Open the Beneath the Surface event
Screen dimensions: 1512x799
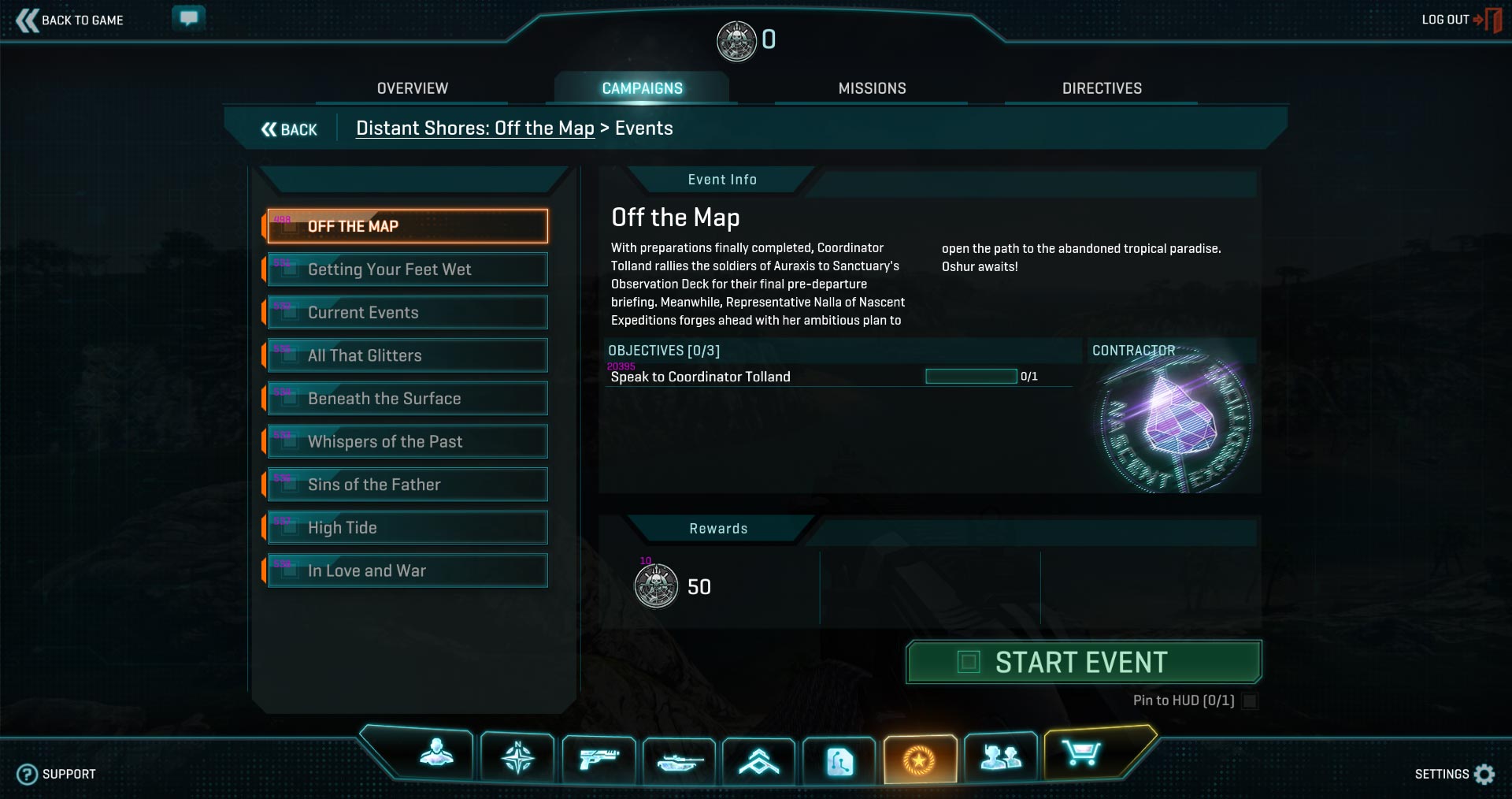click(x=407, y=399)
